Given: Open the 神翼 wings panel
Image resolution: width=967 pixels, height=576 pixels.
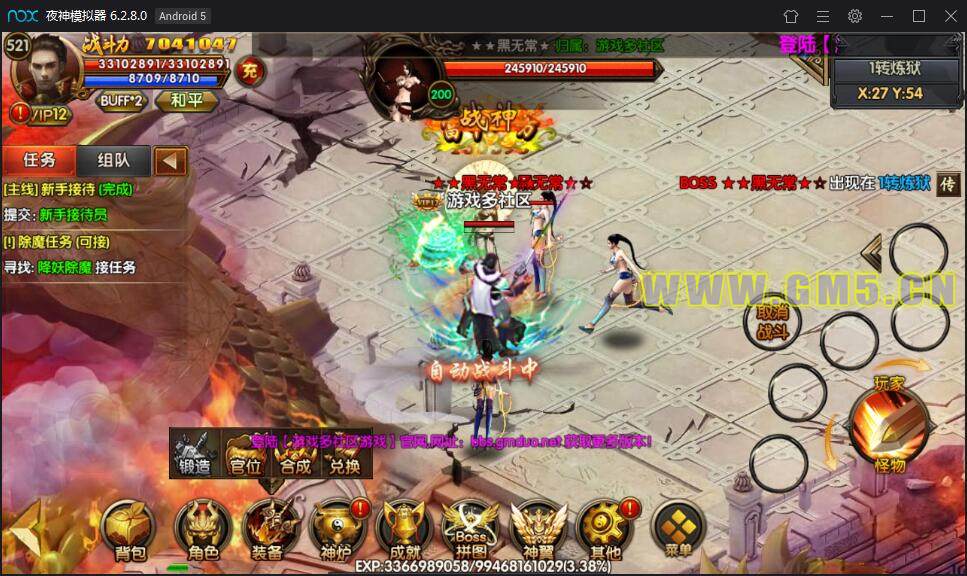Looking at the screenshot, I should (x=537, y=530).
